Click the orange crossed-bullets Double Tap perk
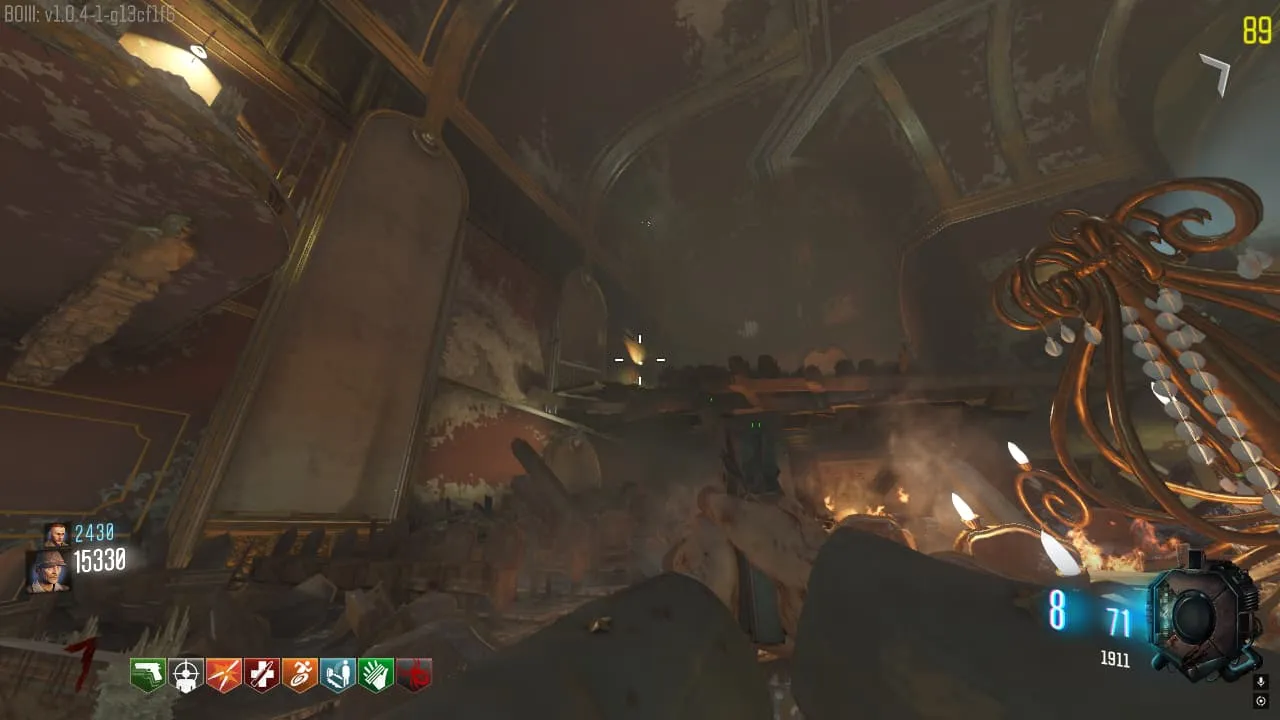 (x=224, y=675)
